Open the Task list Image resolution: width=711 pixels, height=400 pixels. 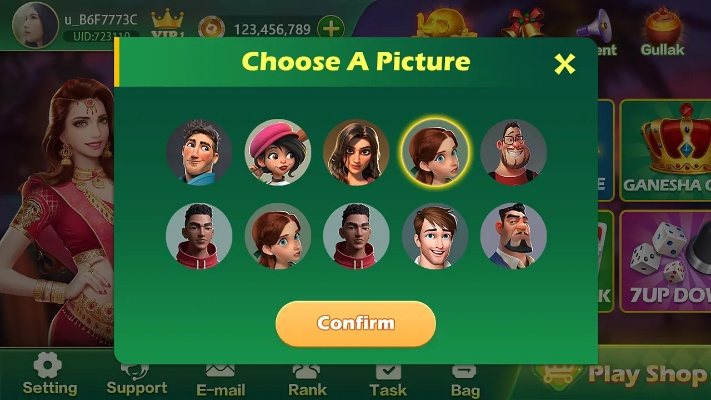click(x=388, y=377)
